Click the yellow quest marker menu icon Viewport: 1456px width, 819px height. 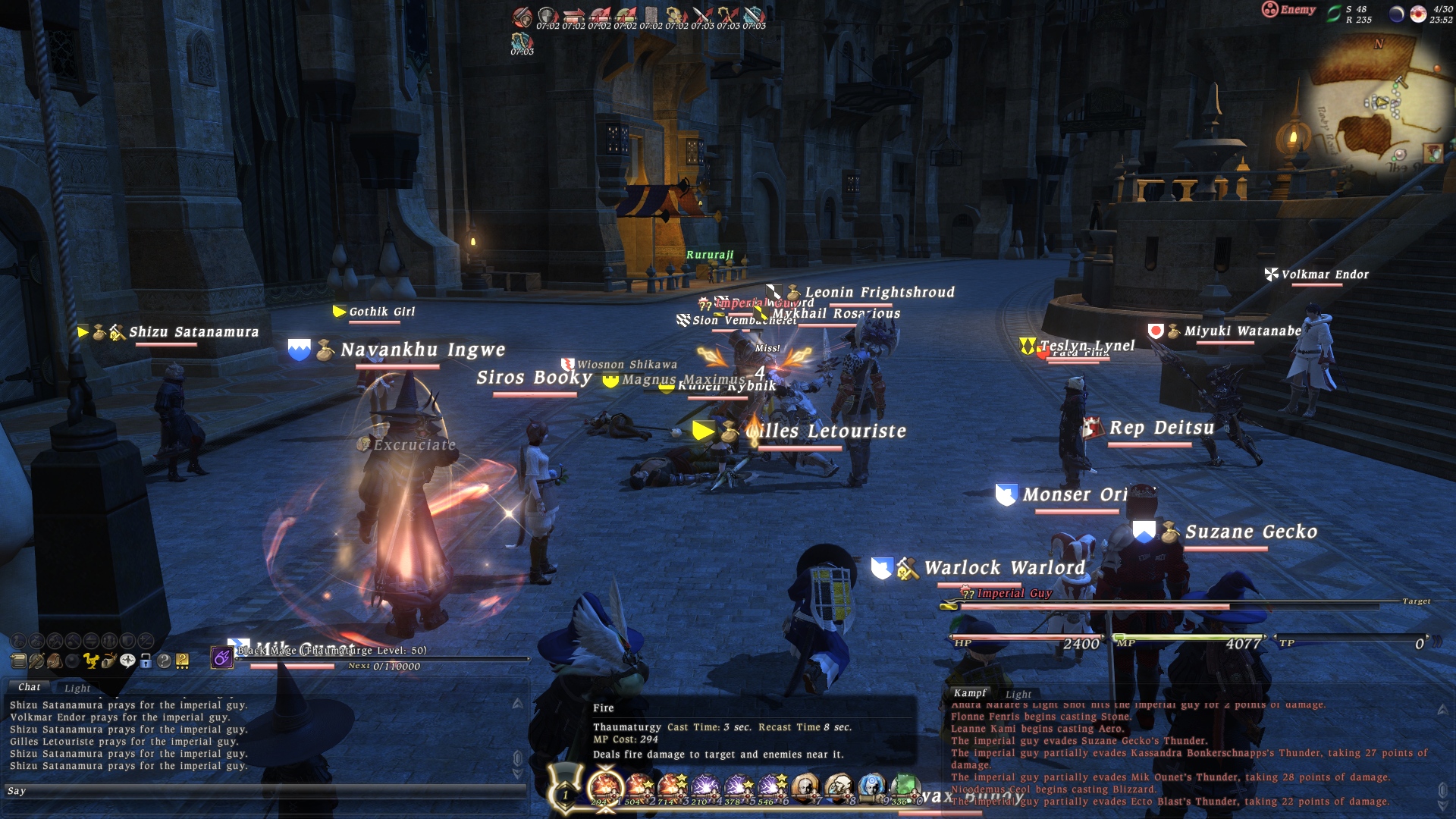pos(182,661)
